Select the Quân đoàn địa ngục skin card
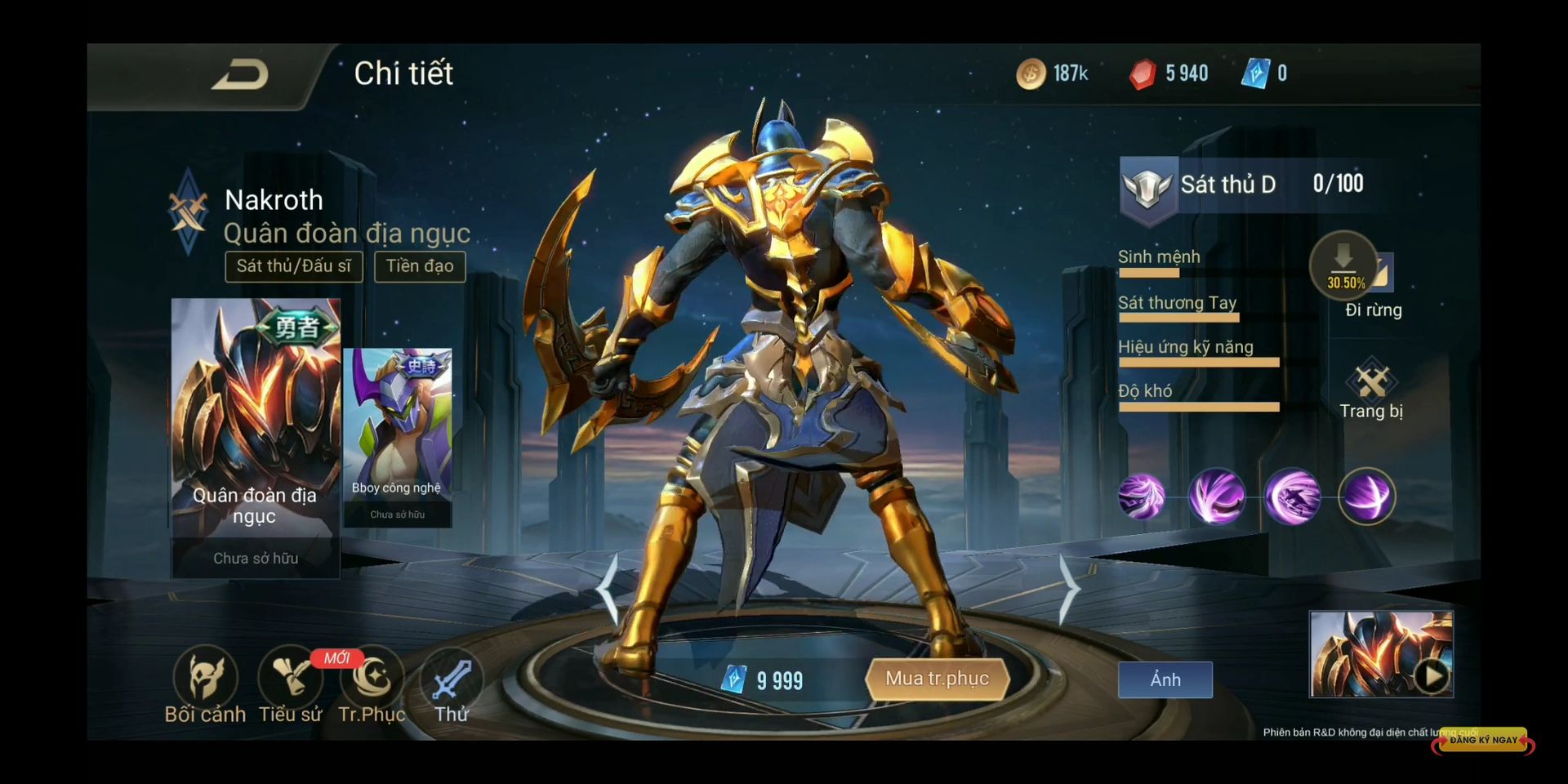The width and height of the screenshot is (1568, 784). (x=256, y=437)
